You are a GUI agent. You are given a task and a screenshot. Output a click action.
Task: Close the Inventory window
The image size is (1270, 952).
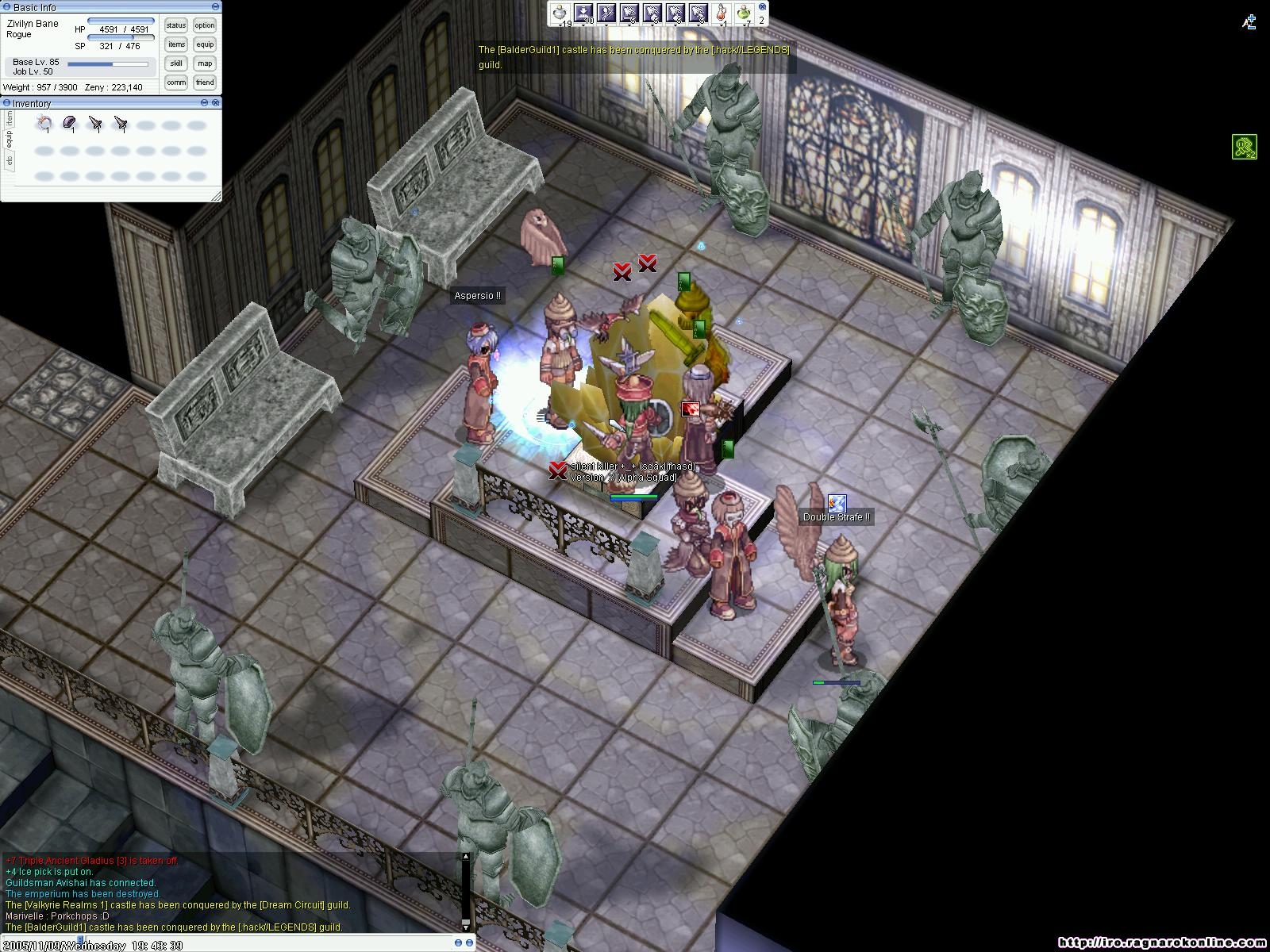216,103
